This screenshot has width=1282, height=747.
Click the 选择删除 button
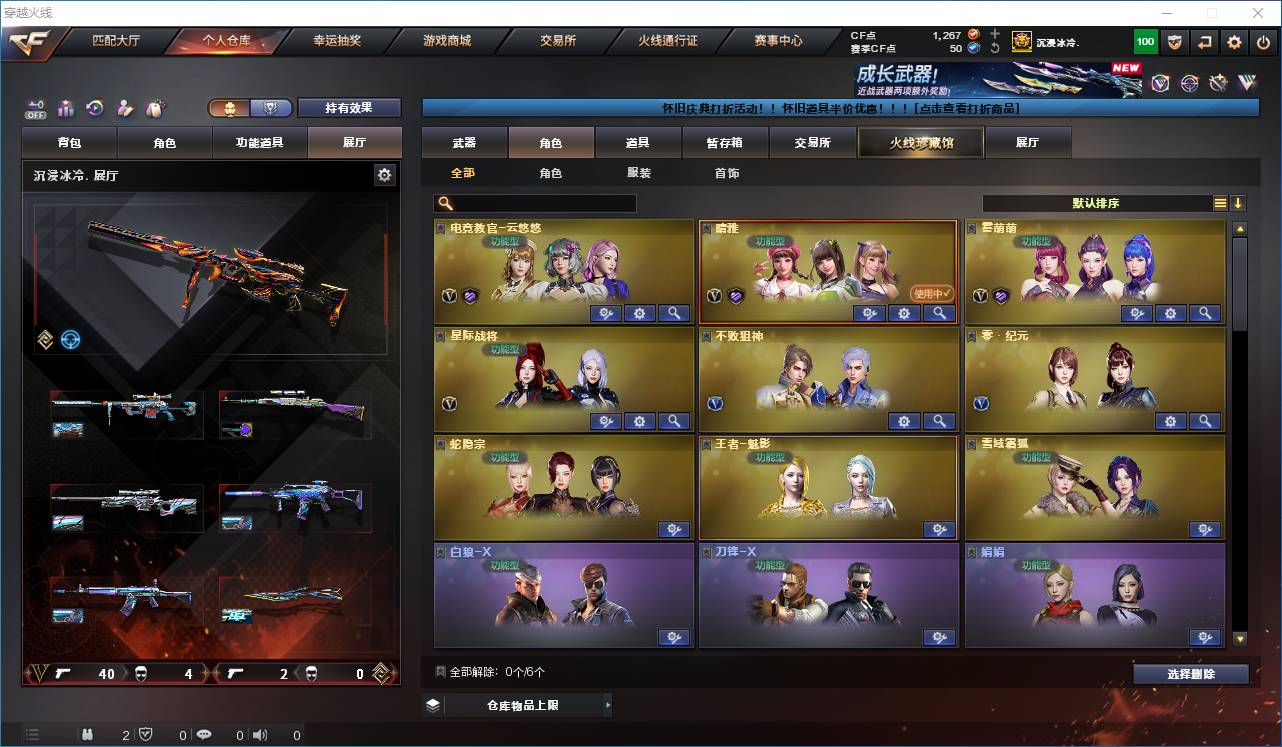point(1190,674)
